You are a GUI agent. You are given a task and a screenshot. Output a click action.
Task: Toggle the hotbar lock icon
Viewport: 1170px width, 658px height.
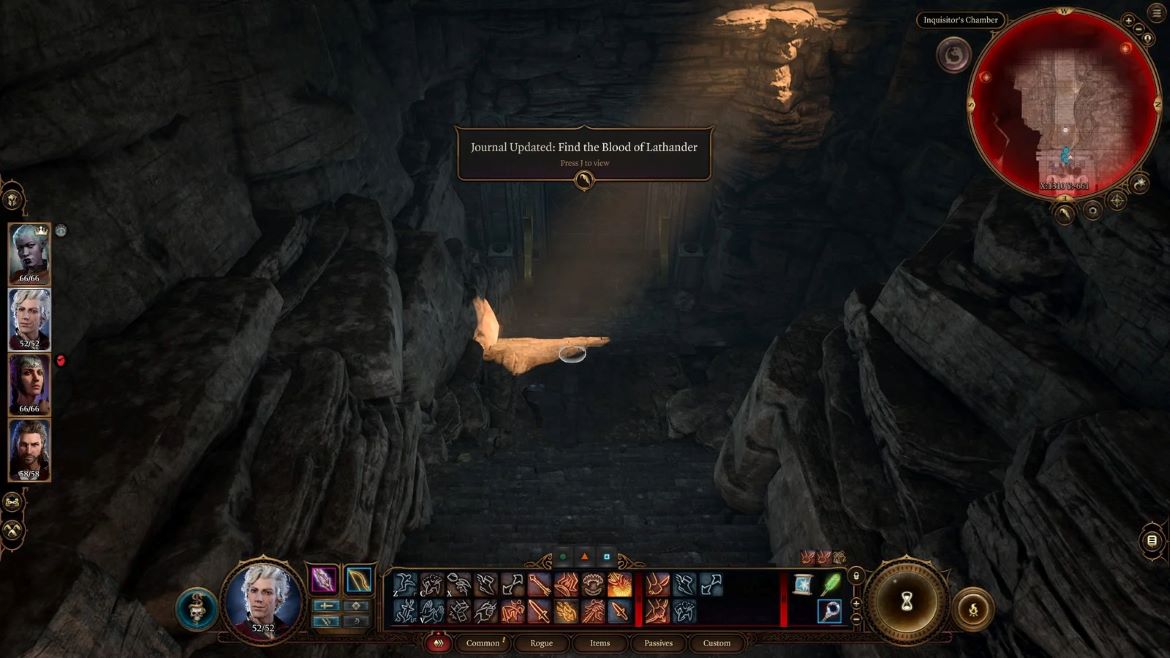point(855,576)
